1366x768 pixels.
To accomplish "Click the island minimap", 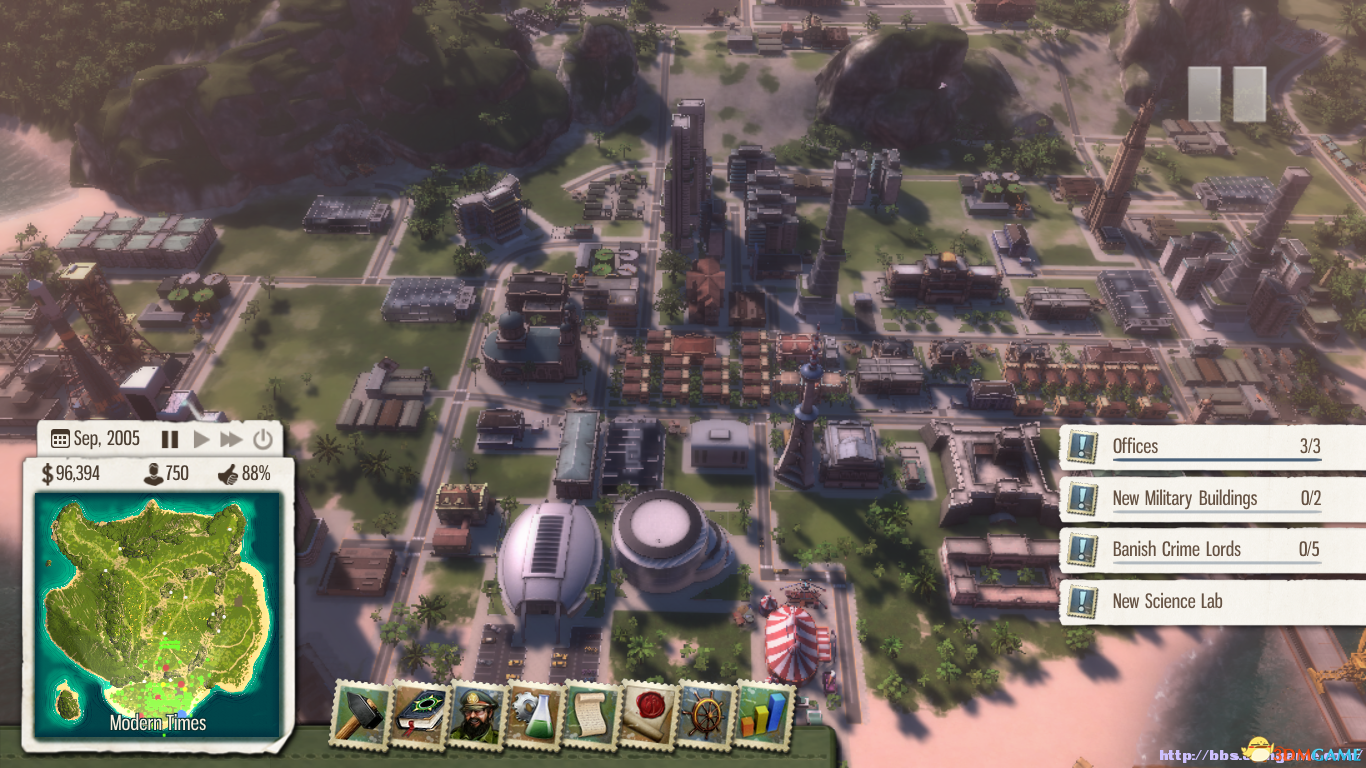I will point(158,612).
